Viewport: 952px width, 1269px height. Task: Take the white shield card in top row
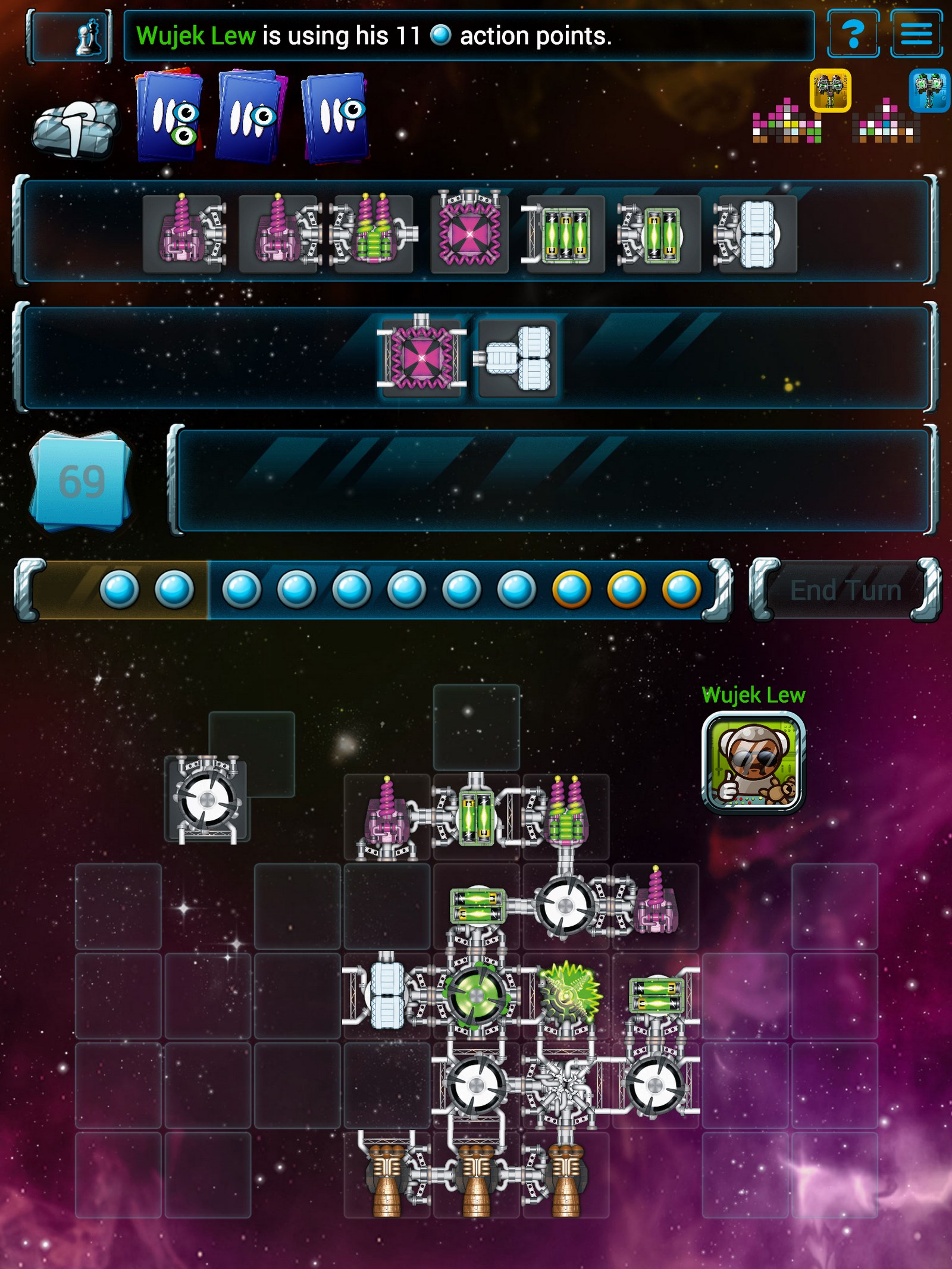tap(756, 234)
